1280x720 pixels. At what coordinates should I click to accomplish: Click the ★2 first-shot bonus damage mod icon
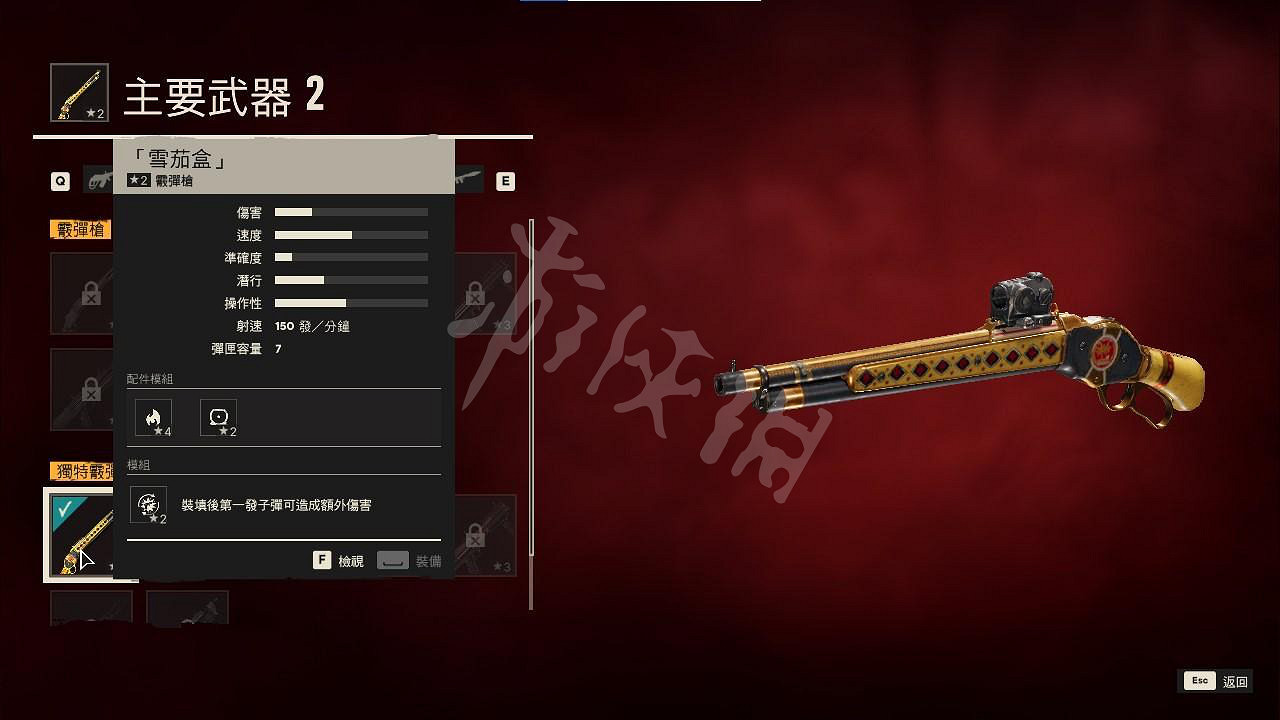coord(148,505)
